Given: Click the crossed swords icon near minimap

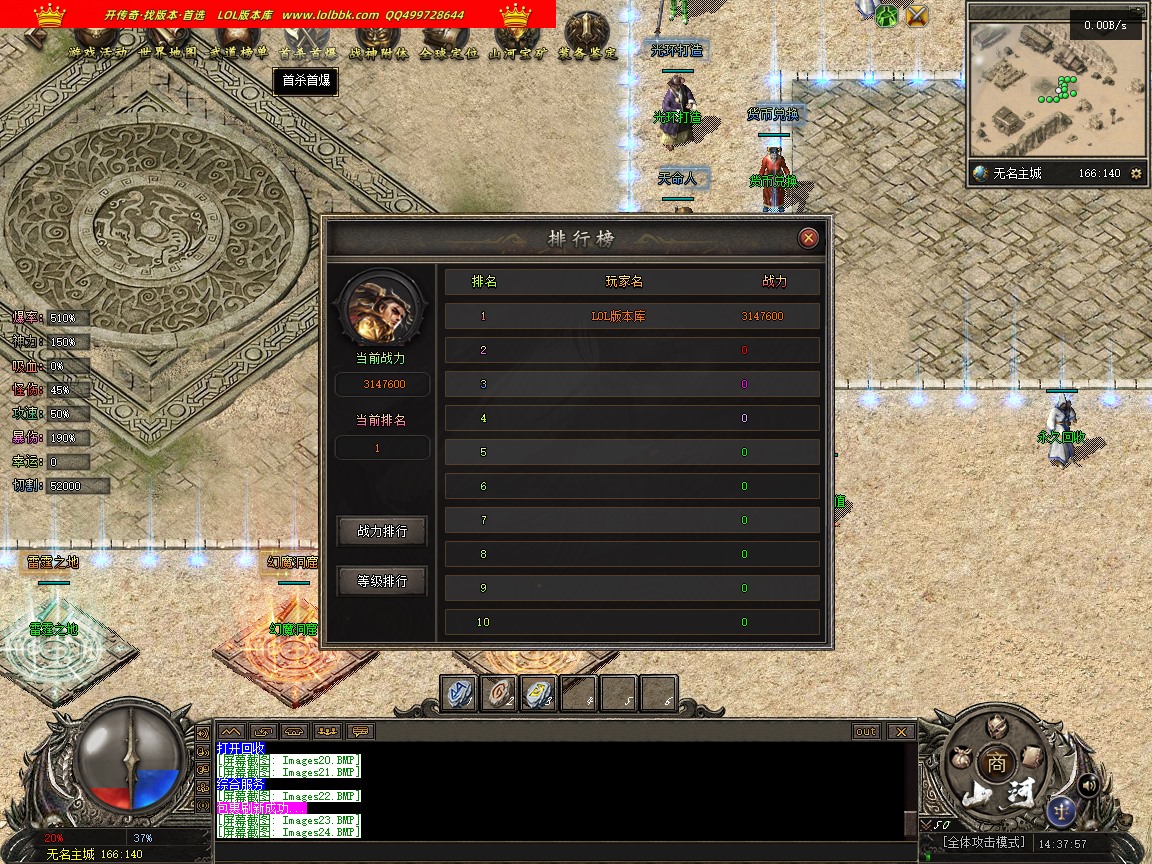Looking at the screenshot, I should pos(917,16).
